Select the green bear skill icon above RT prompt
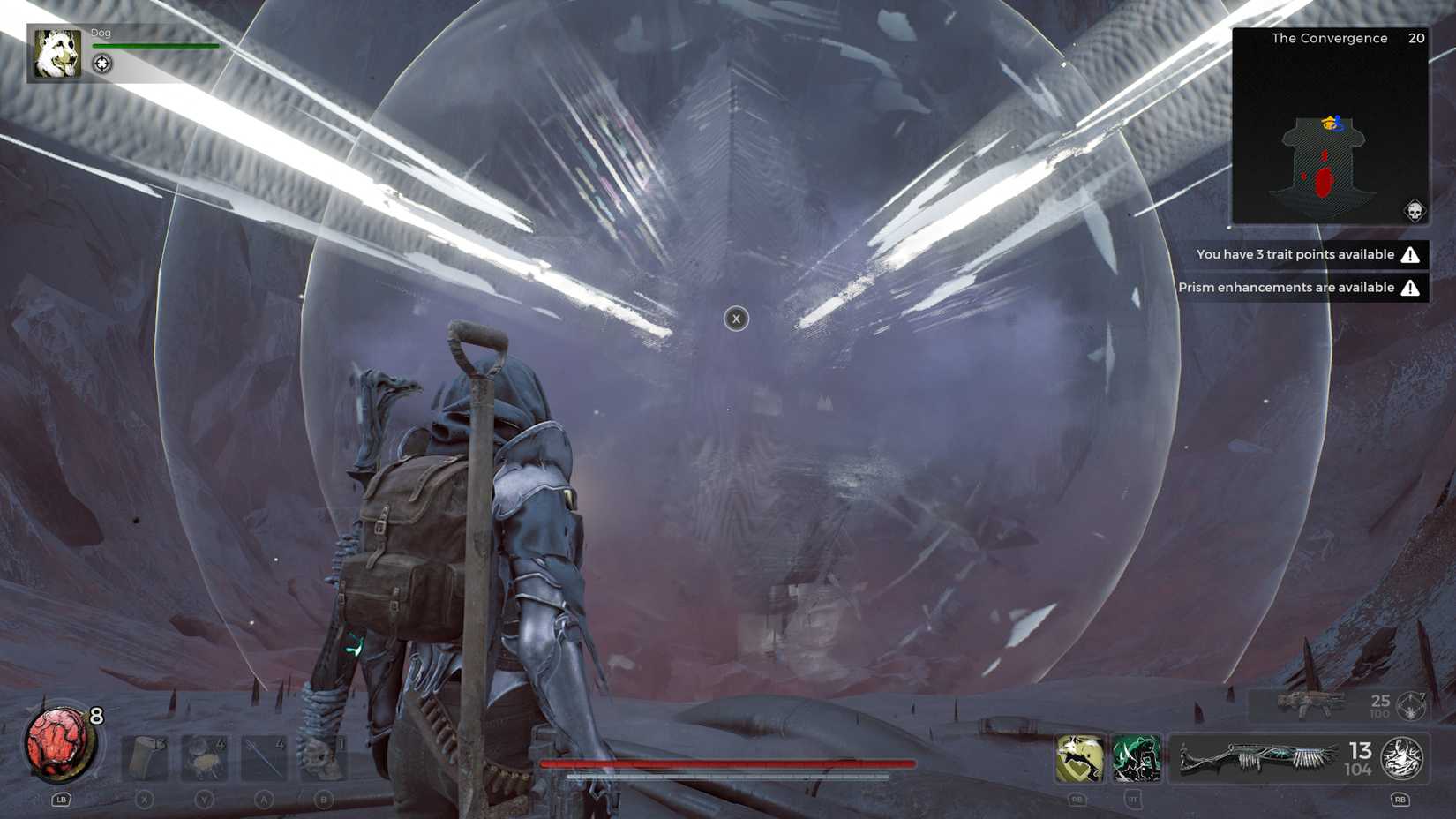 coord(1138,757)
